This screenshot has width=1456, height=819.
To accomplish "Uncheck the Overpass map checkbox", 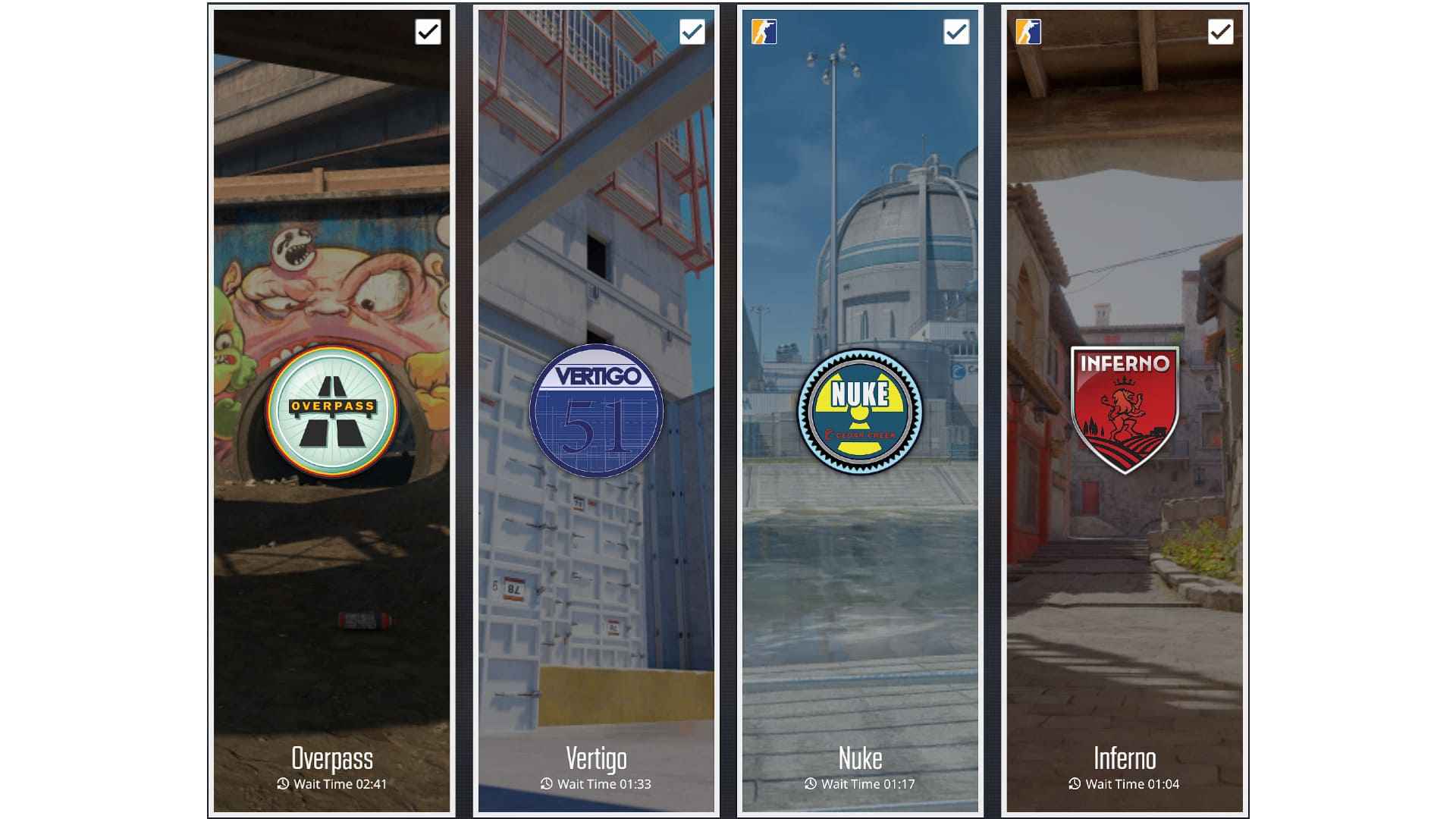I will pyautogui.click(x=429, y=32).
